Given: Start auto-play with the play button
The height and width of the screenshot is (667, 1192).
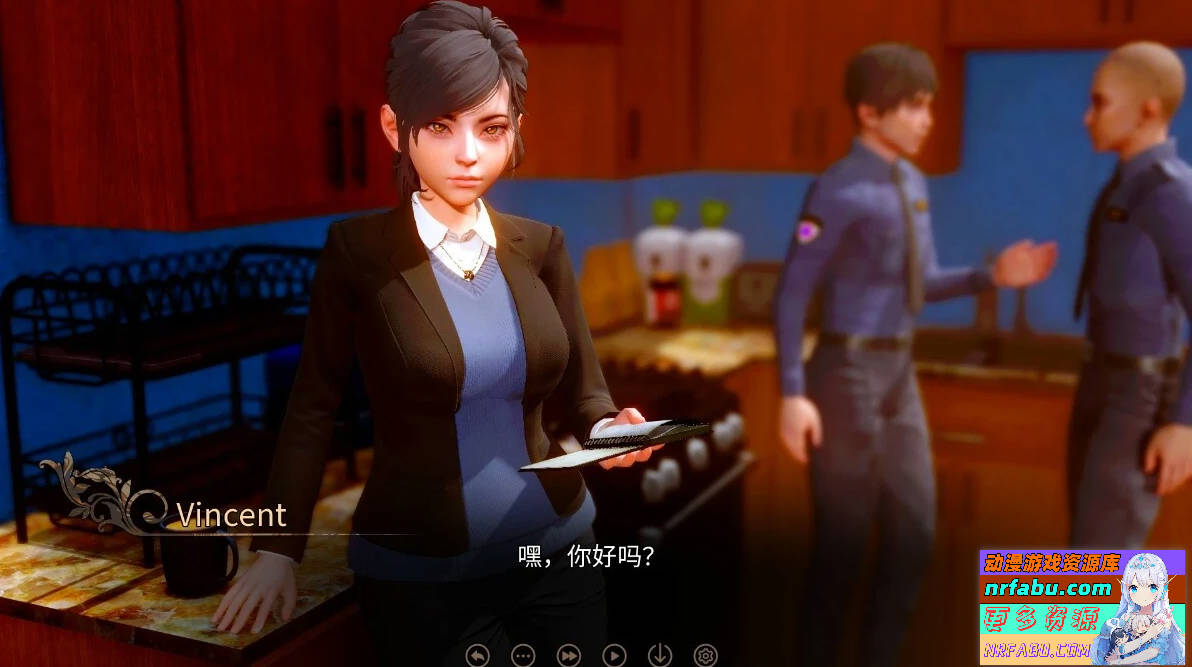Looking at the screenshot, I should click(x=614, y=655).
